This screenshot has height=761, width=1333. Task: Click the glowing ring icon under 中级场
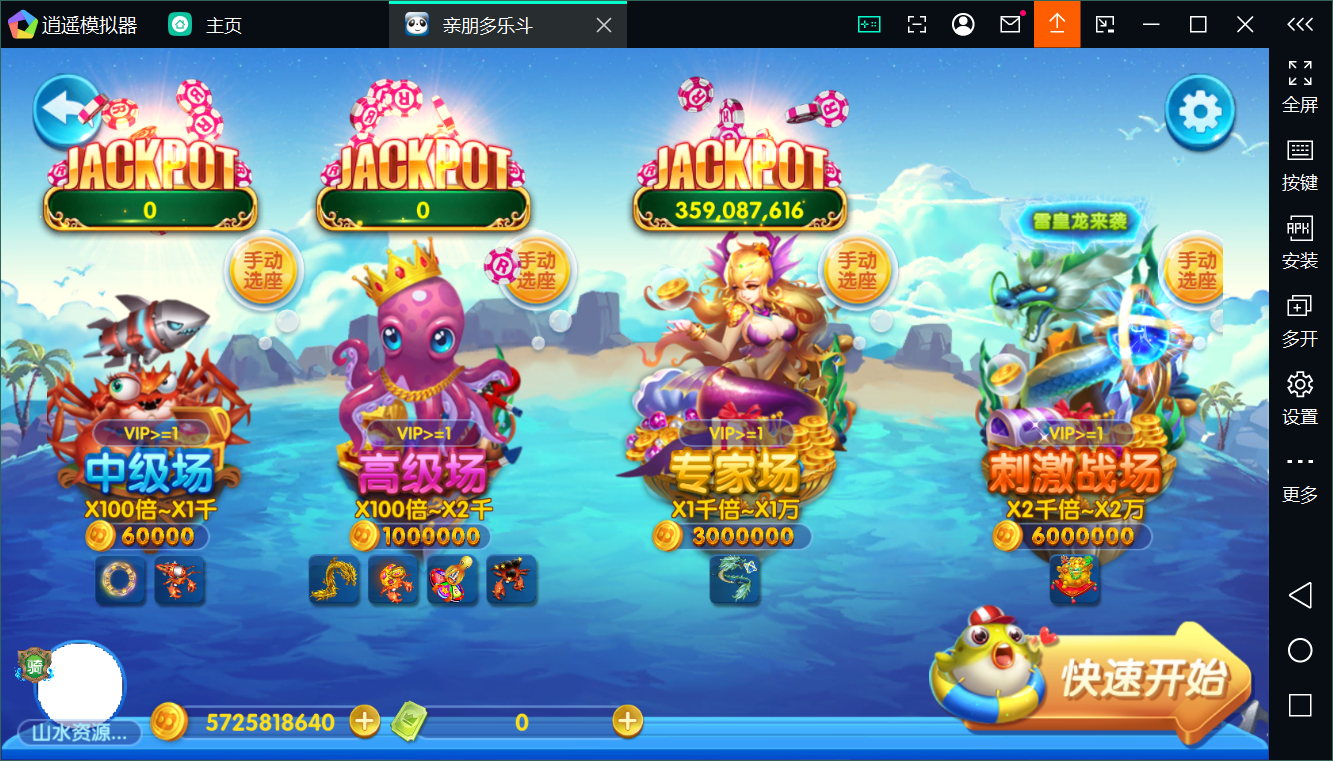tap(120, 580)
